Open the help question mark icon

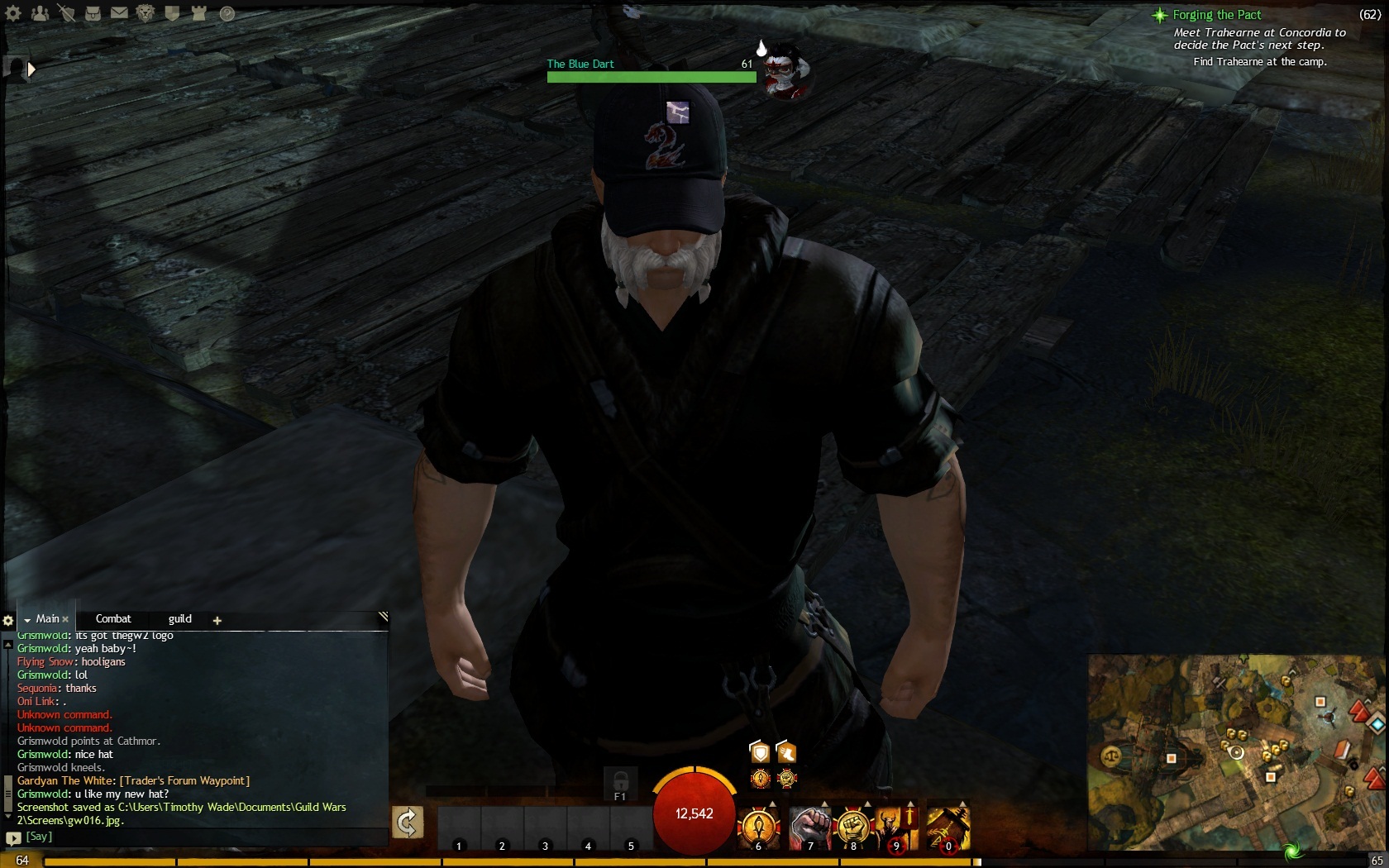(x=227, y=13)
